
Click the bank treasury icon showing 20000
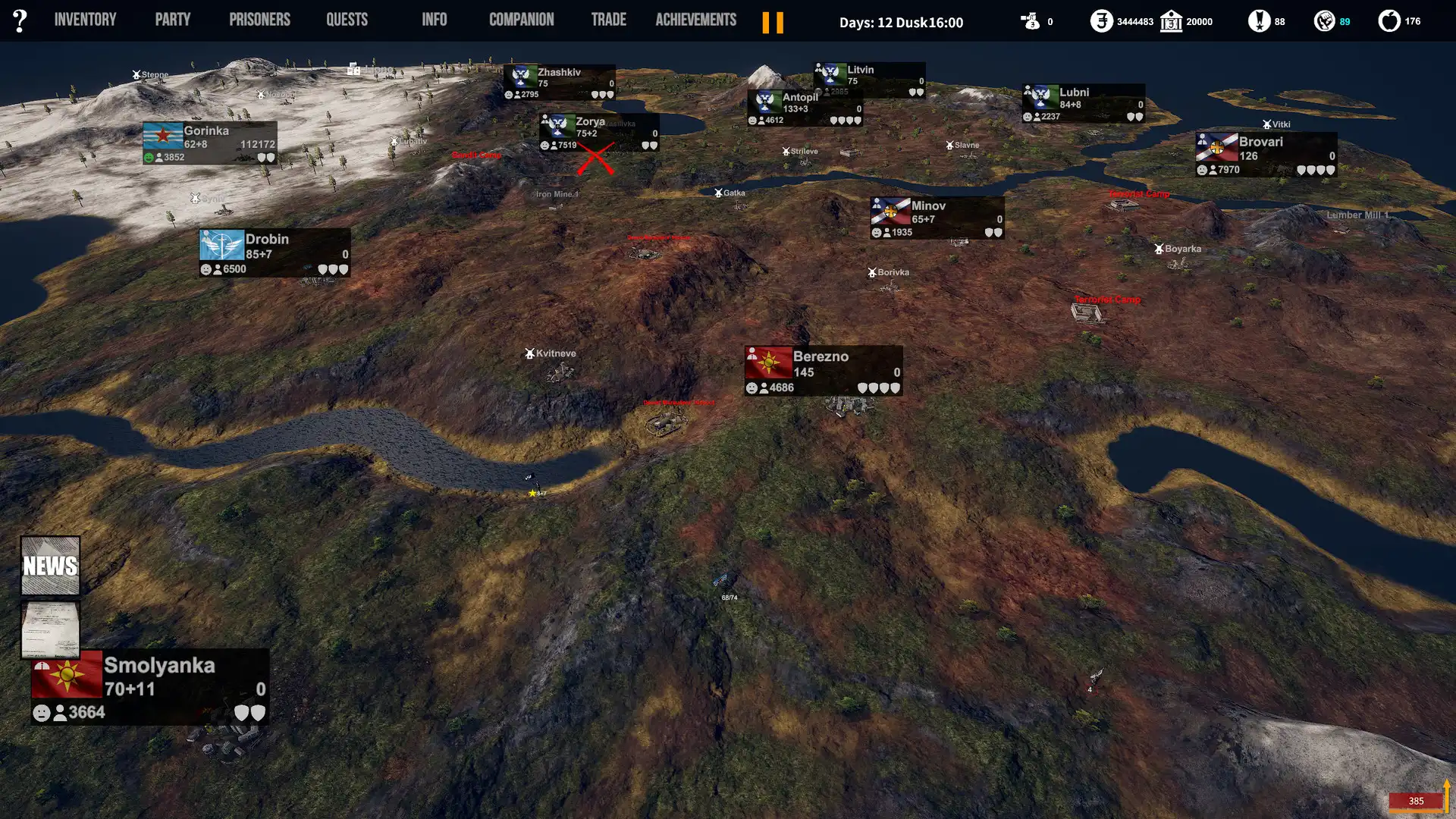pos(1172,21)
